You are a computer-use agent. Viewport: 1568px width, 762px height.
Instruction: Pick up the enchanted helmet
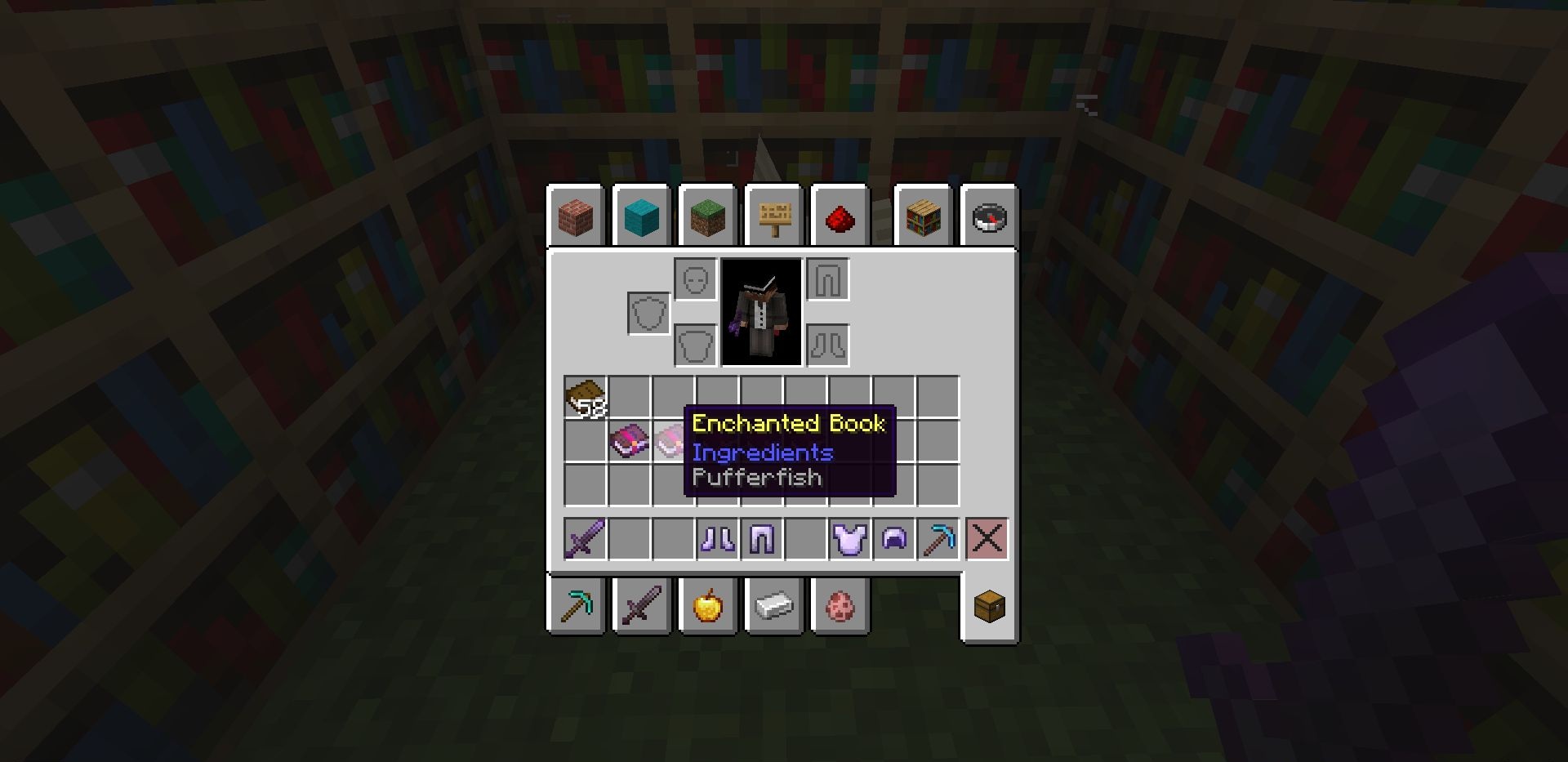896,537
